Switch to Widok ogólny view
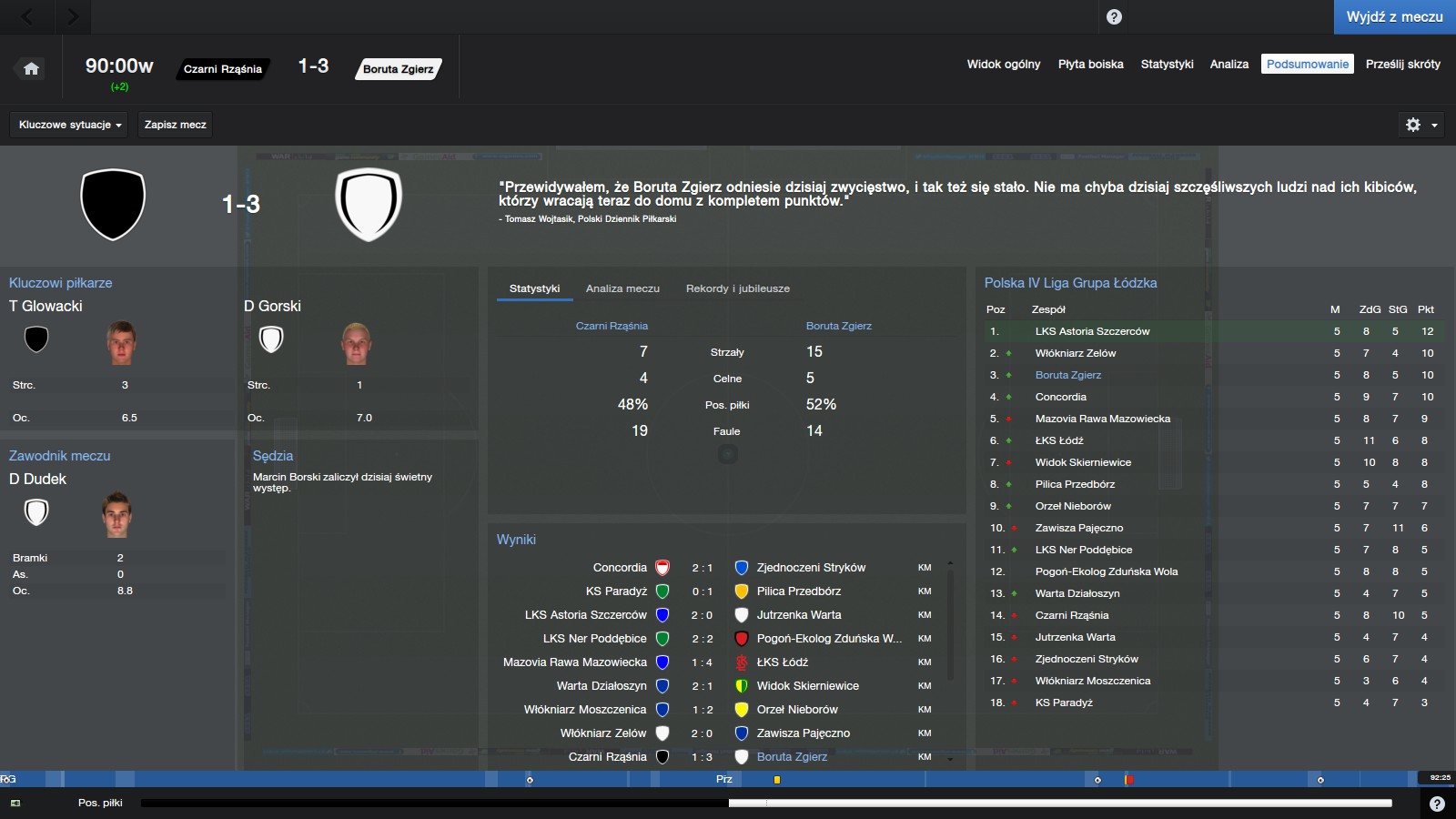1456x819 pixels. point(1003,65)
